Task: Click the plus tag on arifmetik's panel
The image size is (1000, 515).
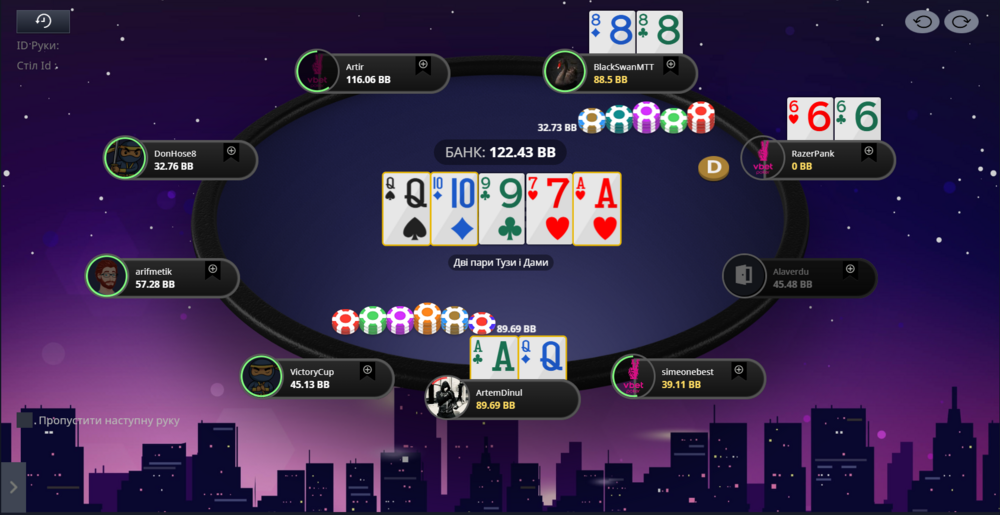Action: 212,270
